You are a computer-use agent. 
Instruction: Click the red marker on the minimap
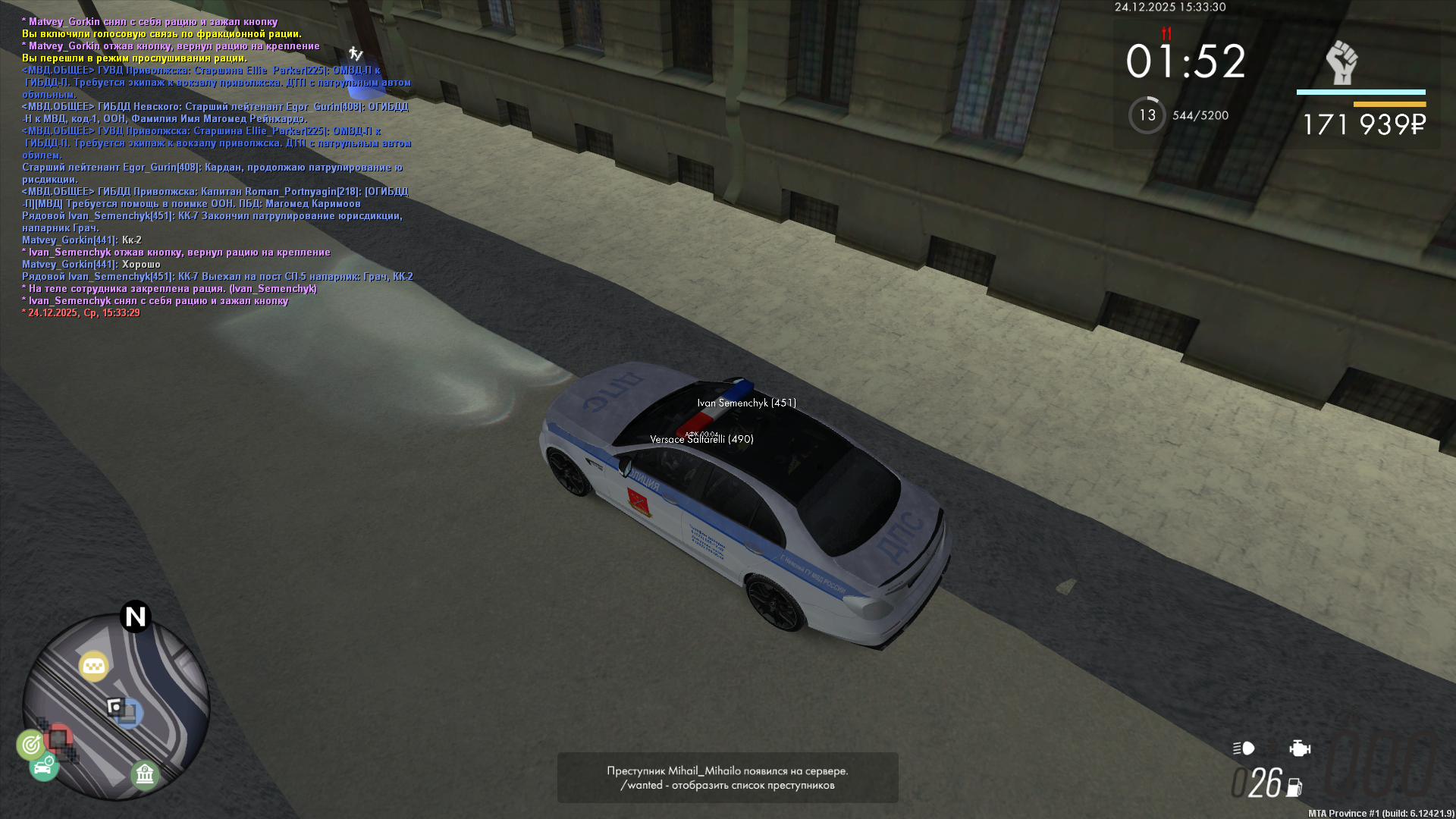pos(58,736)
